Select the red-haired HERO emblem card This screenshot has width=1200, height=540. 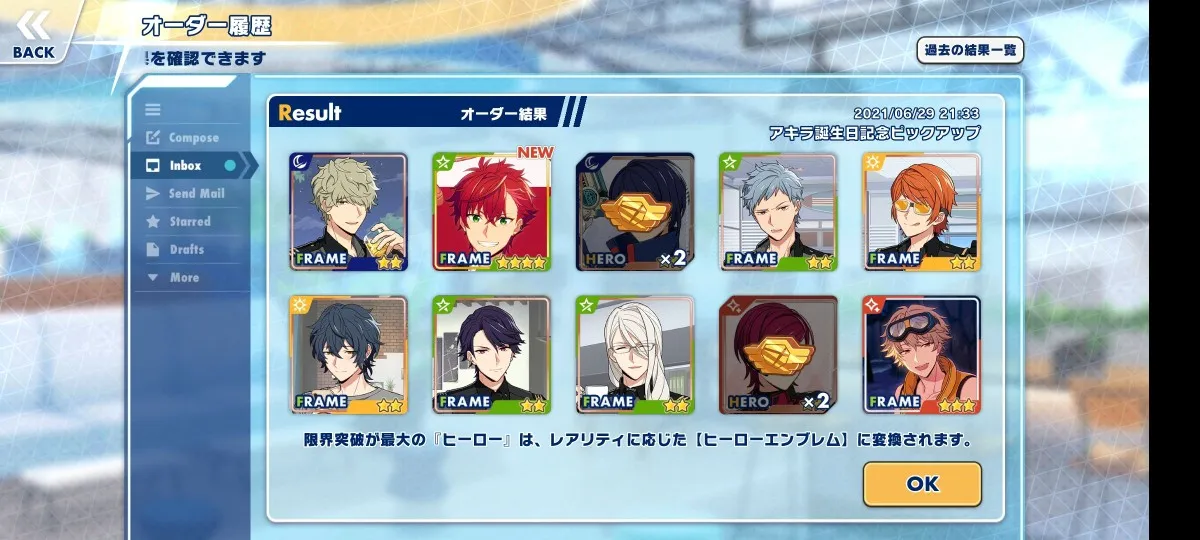pos(778,355)
